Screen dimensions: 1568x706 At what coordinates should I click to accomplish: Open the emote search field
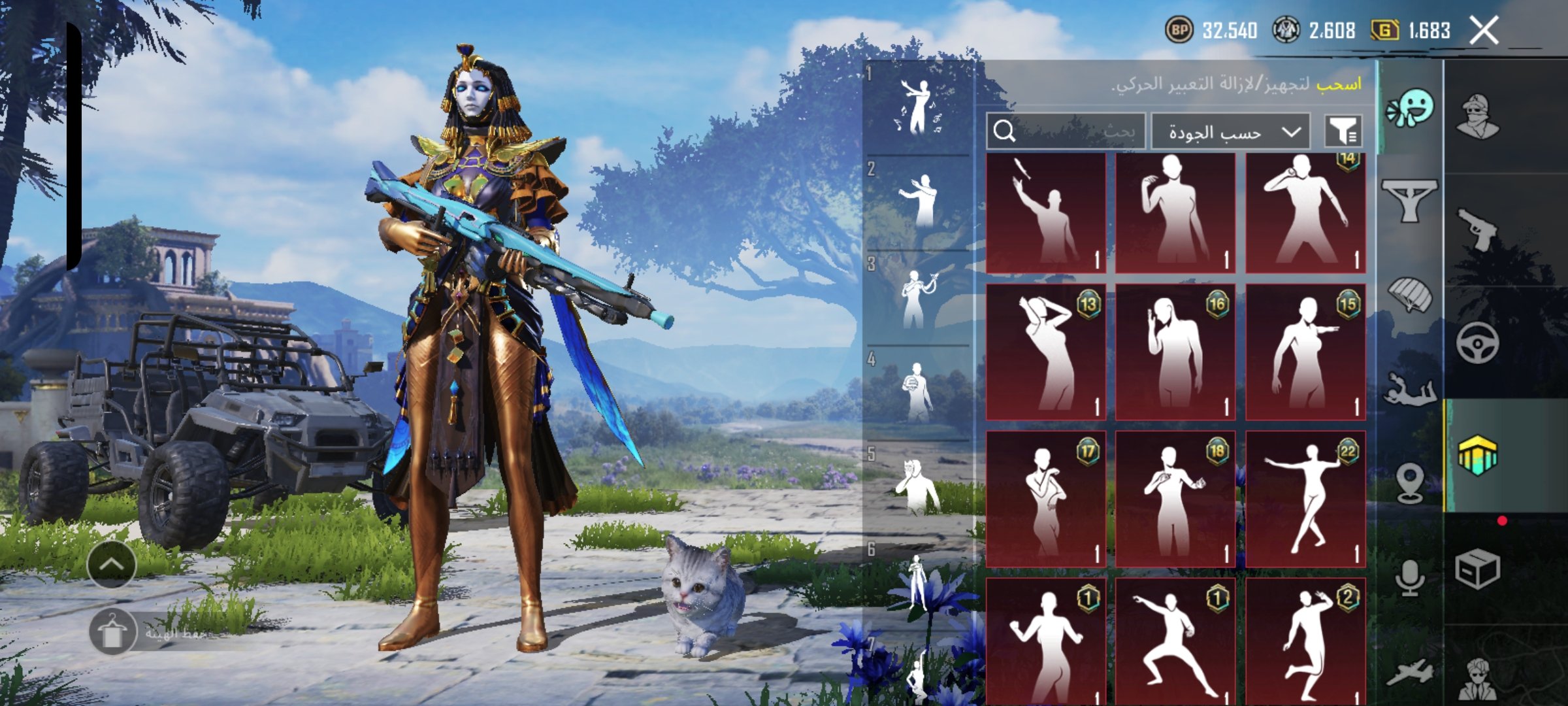pos(1066,131)
